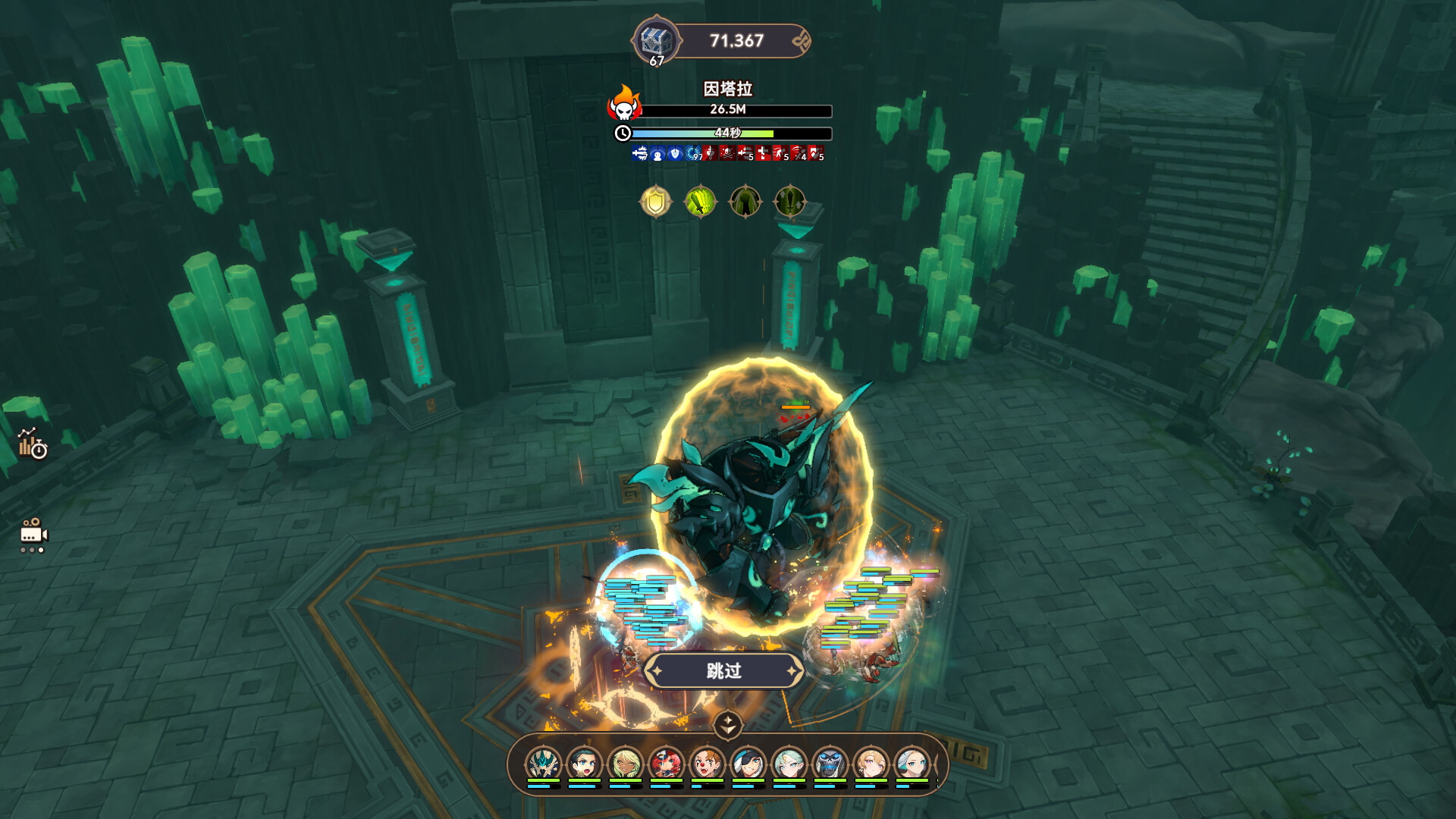Open the silver treasure chest icon

tap(655, 41)
